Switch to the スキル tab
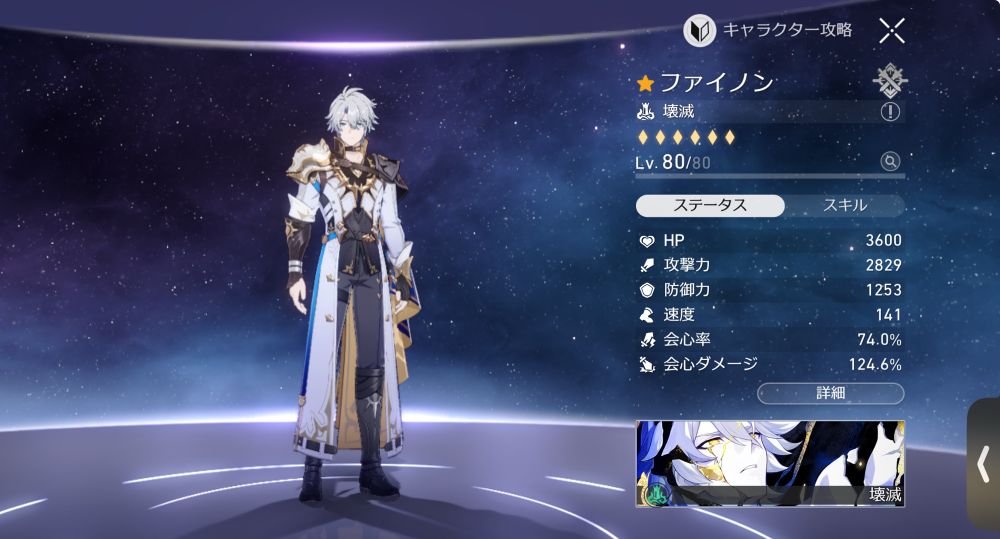The height and width of the screenshot is (539, 1000). (x=844, y=206)
